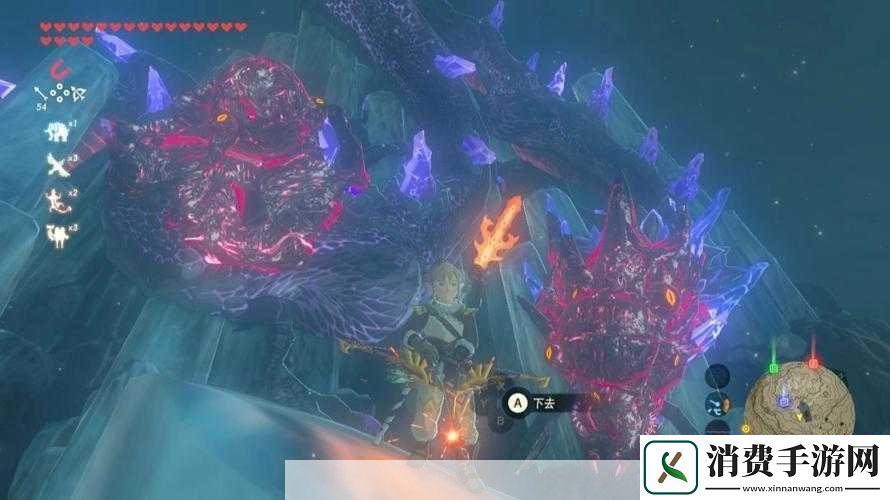890x500 pixels.
Task: Select the blue shrine marker on the minimap
Action: pyautogui.click(x=785, y=402)
